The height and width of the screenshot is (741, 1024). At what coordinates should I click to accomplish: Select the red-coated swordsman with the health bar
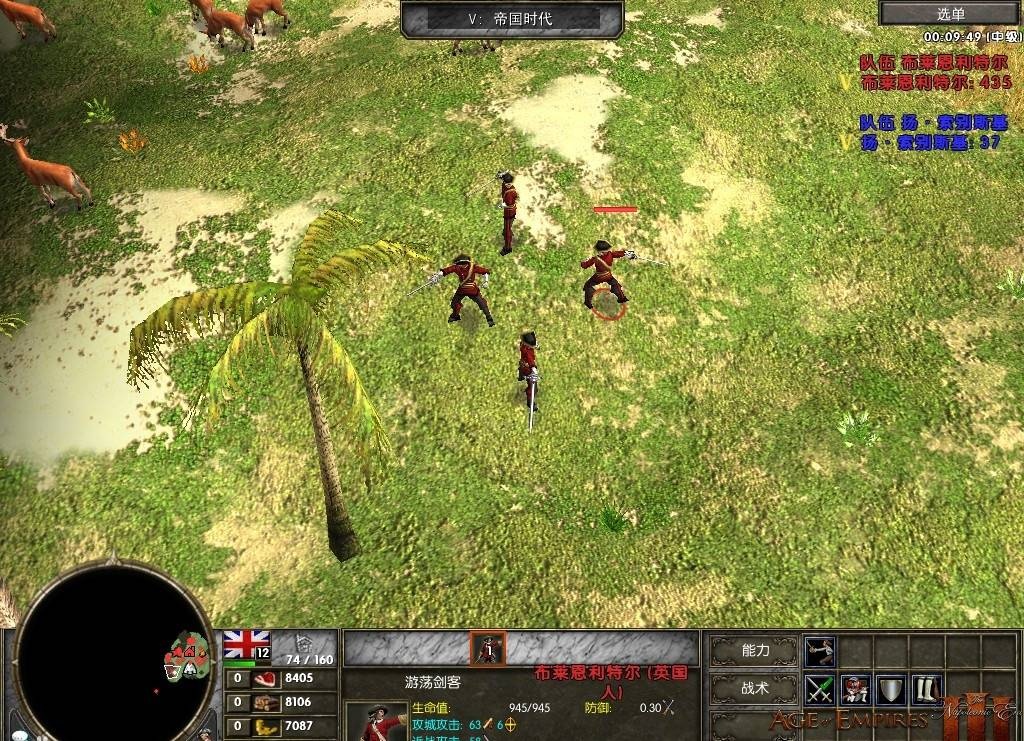tap(604, 273)
